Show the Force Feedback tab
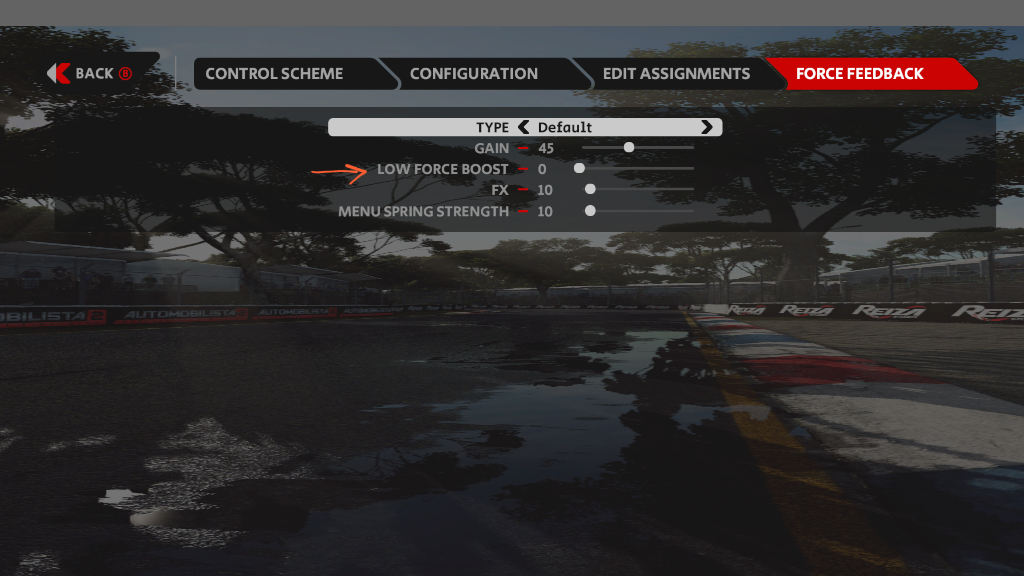Screen dimensions: 1024x576 (859, 73)
